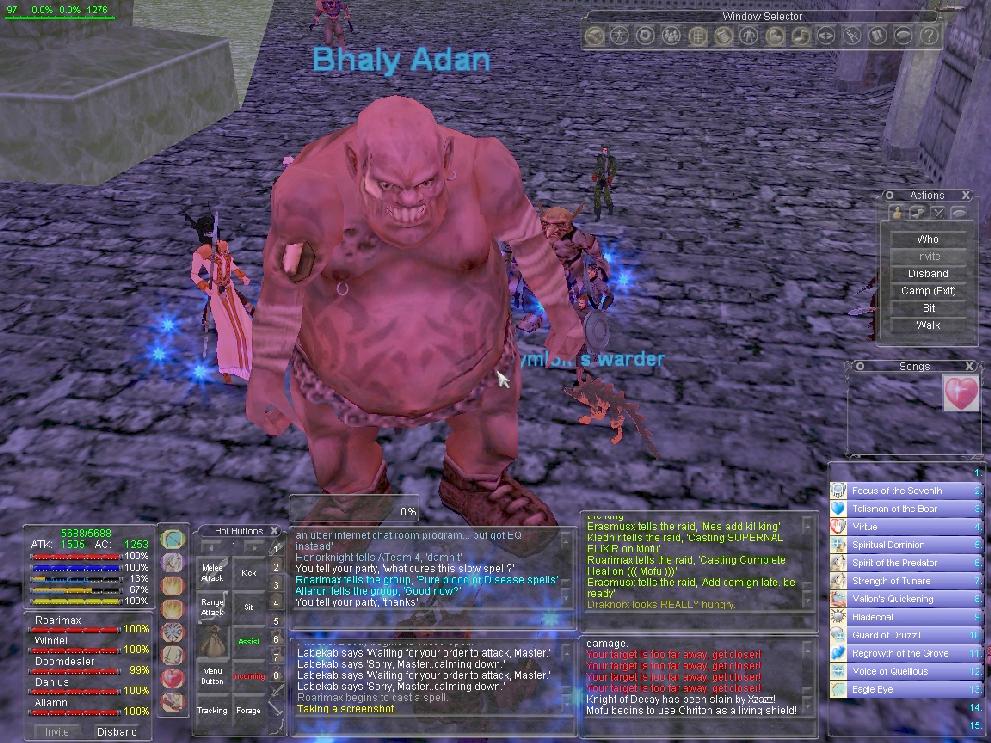Use the Range Attack hot button

click(x=213, y=607)
